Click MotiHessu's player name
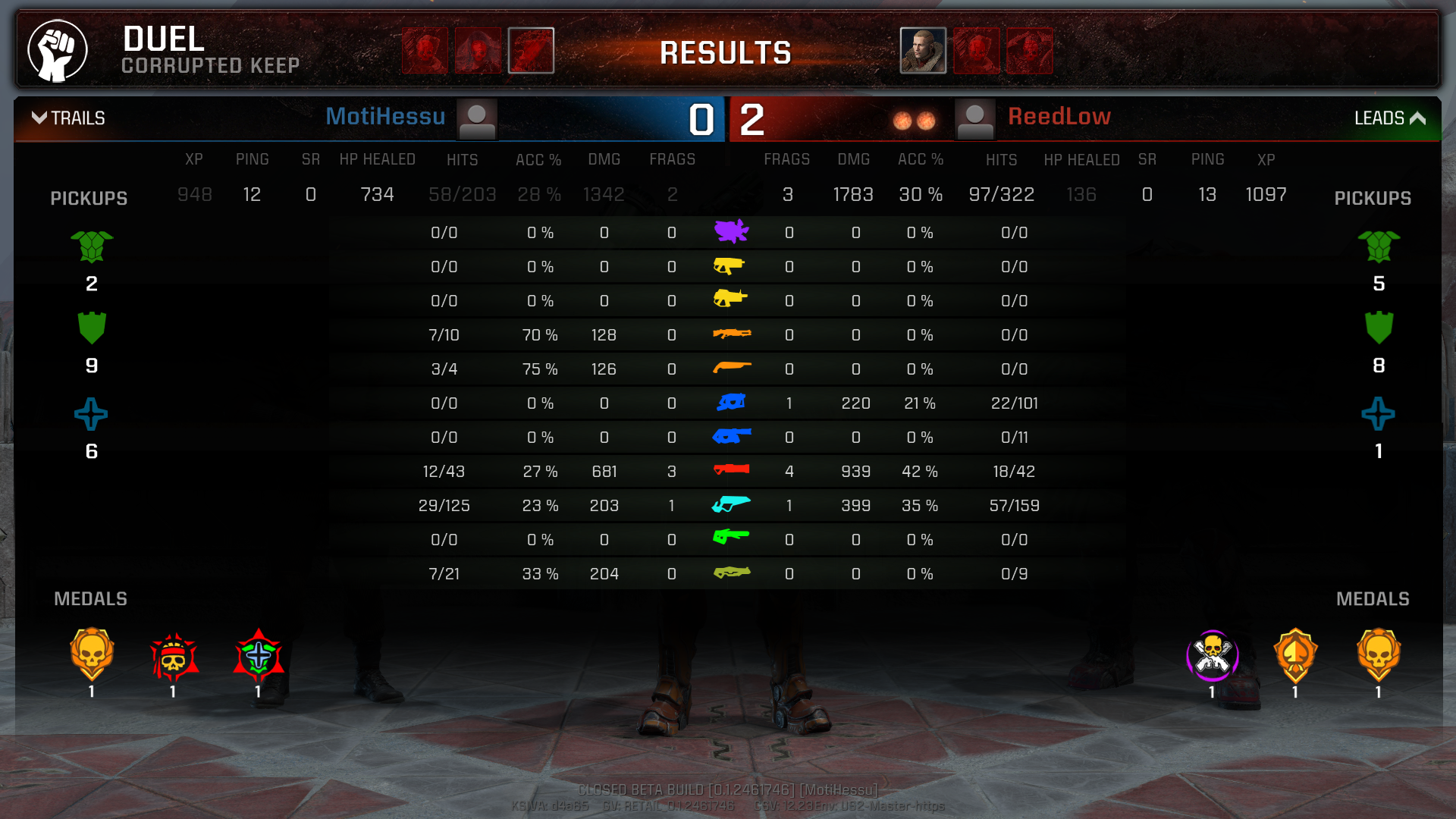 point(385,117)
